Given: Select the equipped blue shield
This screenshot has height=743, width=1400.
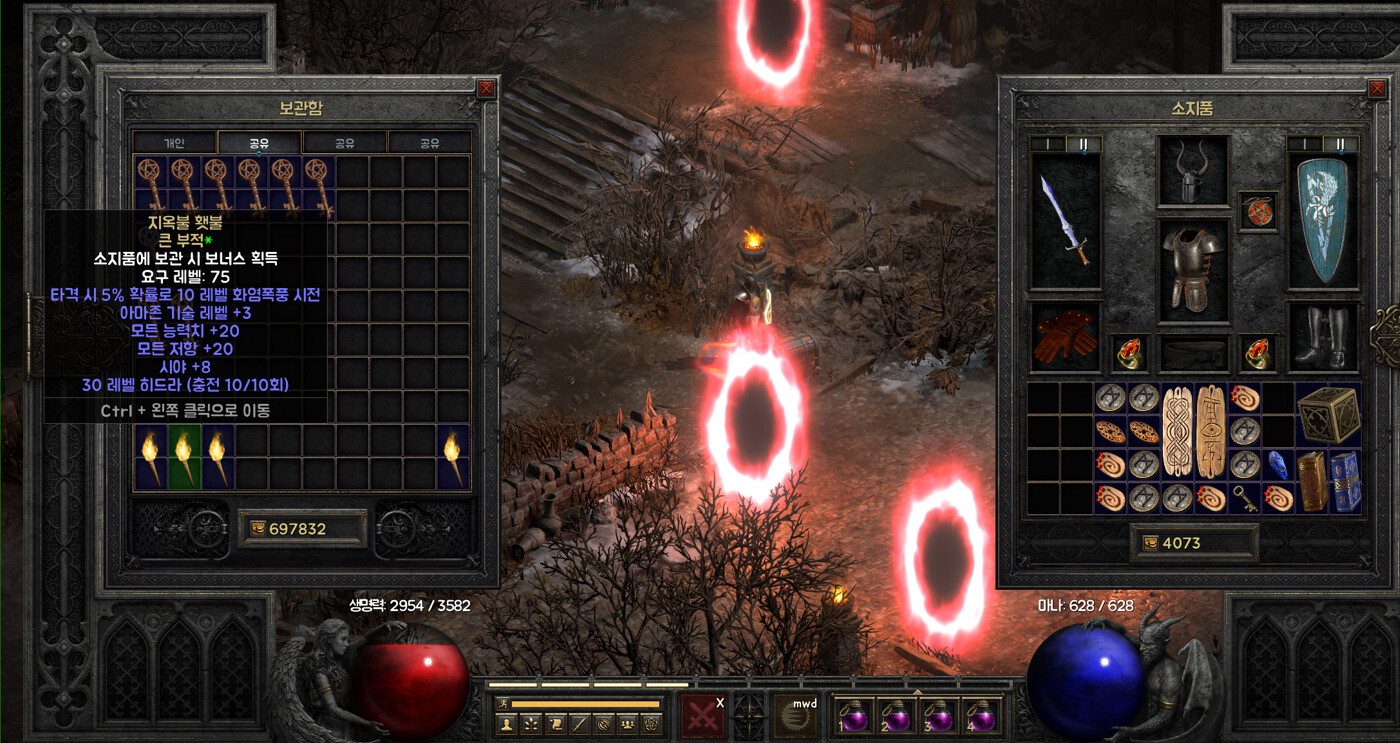Looking at the screenshot, I should 1321,222.
